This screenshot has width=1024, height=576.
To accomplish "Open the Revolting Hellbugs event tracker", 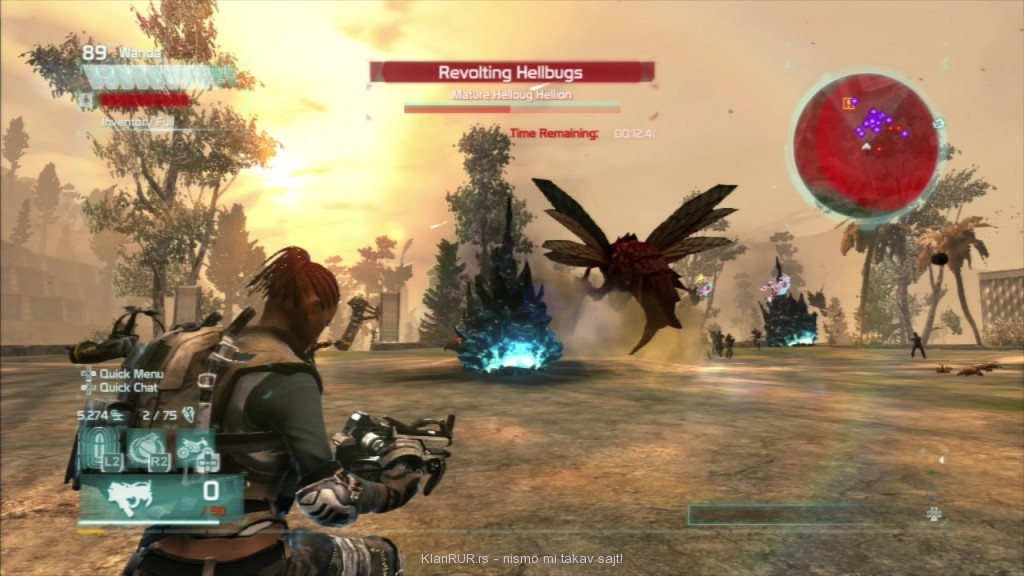I will [x=511, y=72].
